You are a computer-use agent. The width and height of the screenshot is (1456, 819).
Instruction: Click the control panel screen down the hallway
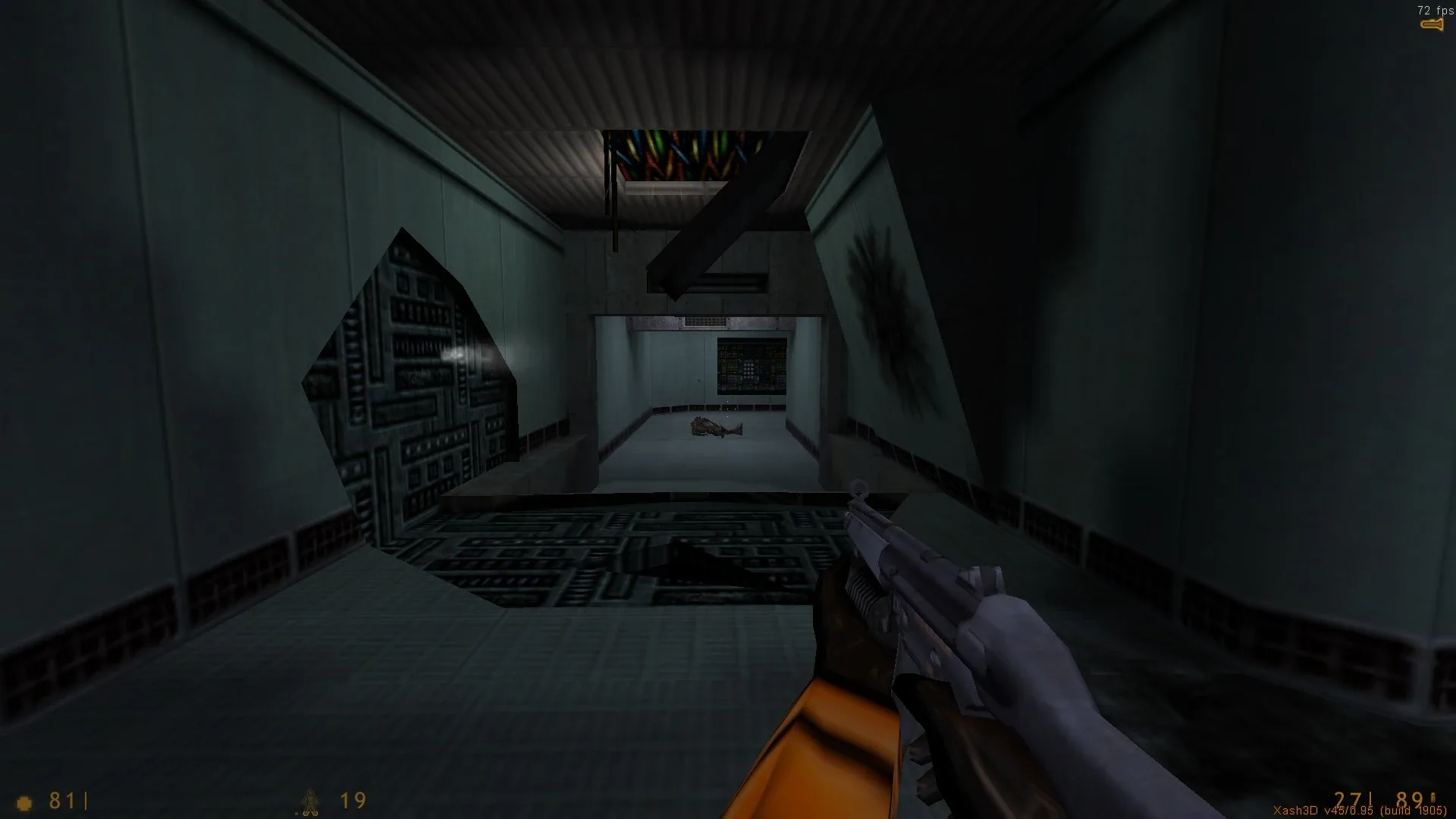pyautogui.click(x=751, y=364)
